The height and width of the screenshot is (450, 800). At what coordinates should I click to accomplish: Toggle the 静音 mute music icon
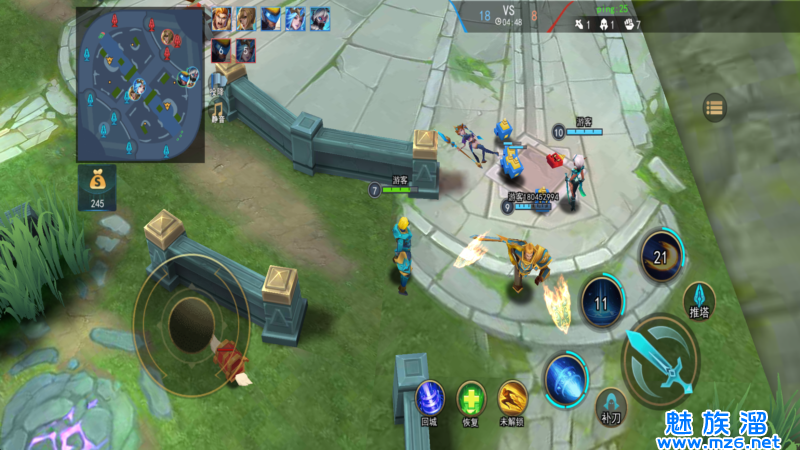coord(217,108)
